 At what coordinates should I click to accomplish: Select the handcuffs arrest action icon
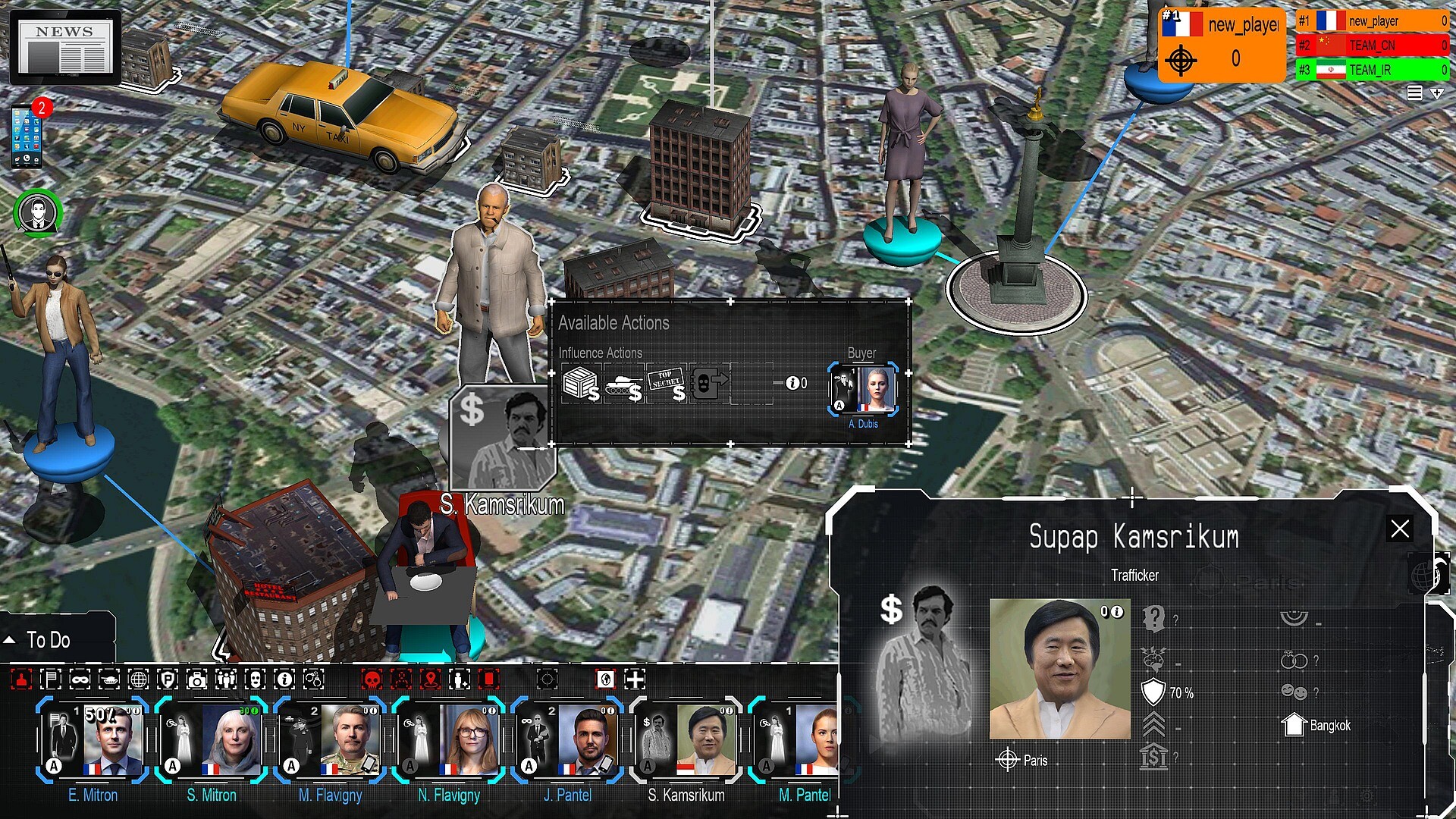(x=313, y=680)
